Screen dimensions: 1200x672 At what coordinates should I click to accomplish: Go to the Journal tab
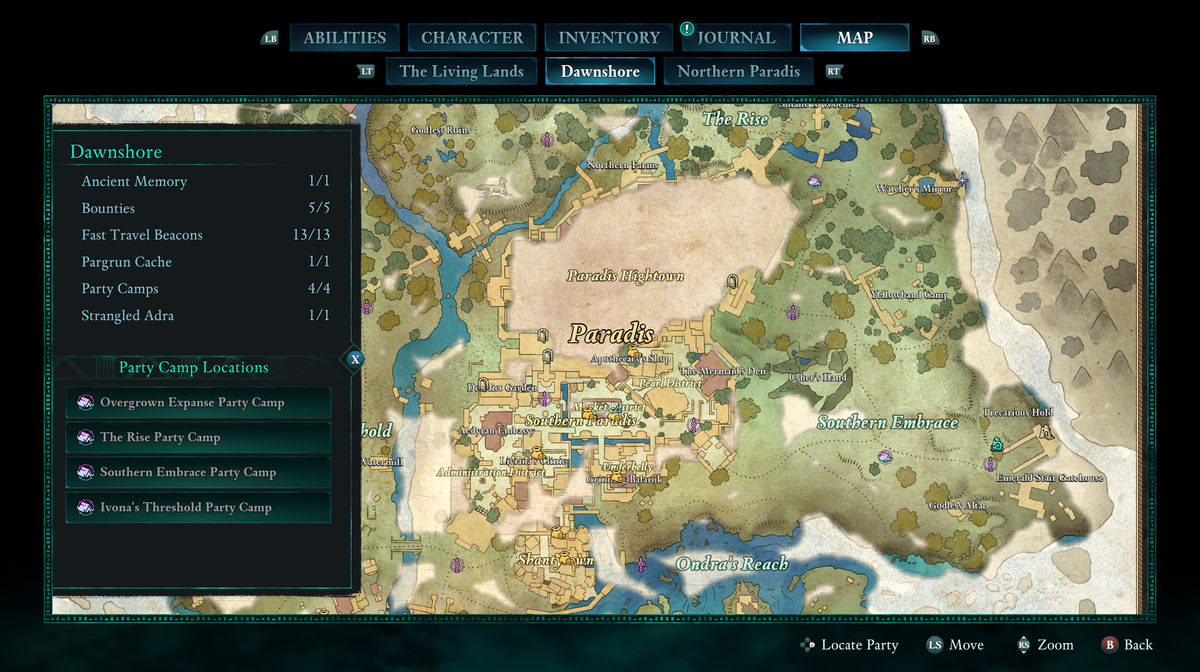point(736,38)
